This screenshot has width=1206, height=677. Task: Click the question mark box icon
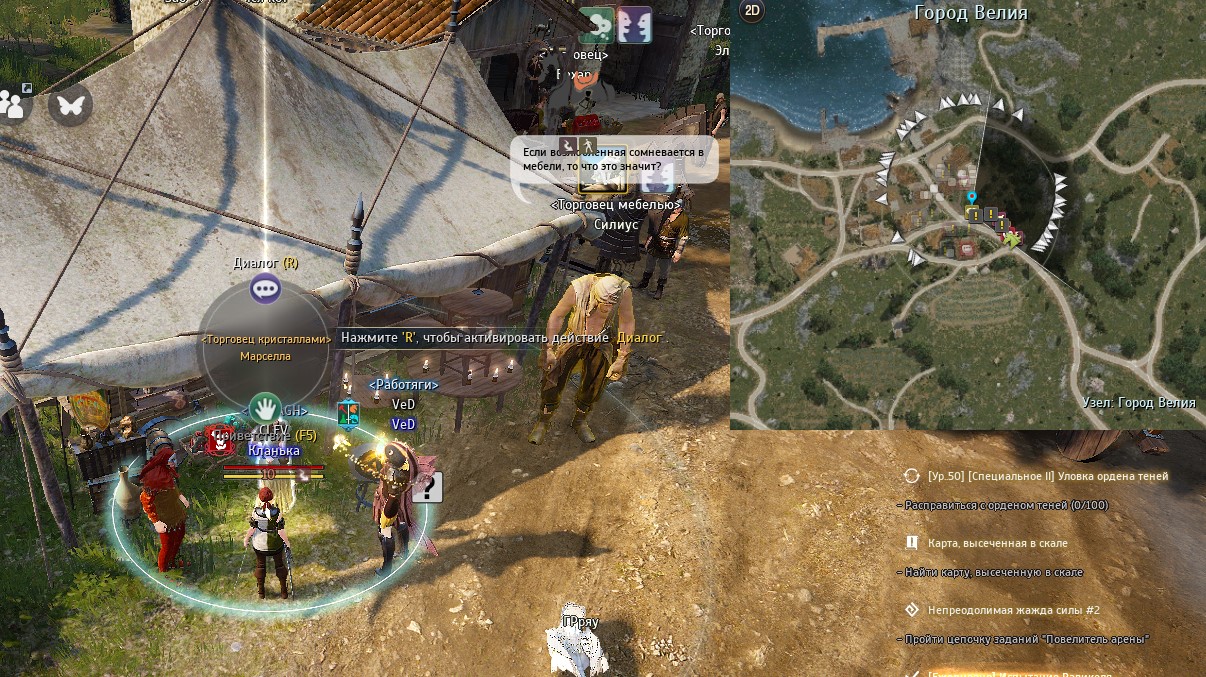point(427,487)
